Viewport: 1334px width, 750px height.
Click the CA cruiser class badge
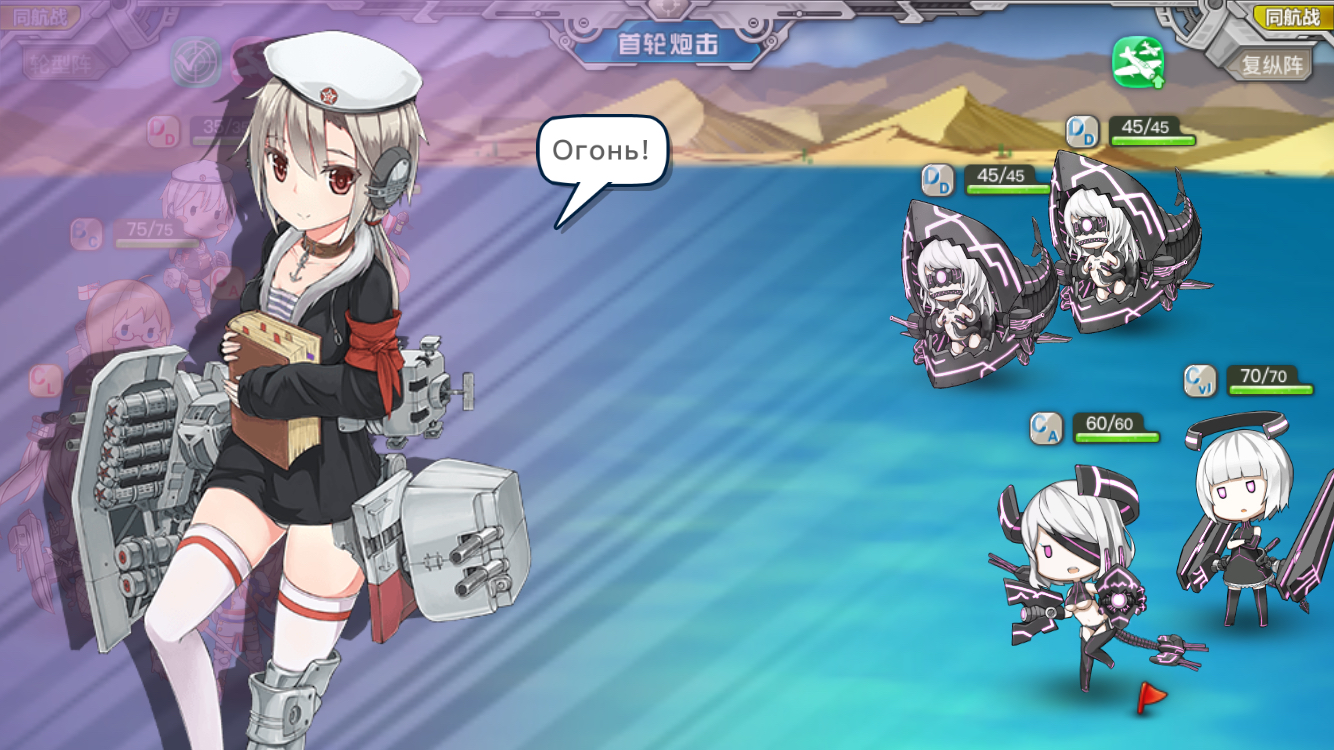[1046, 429]
